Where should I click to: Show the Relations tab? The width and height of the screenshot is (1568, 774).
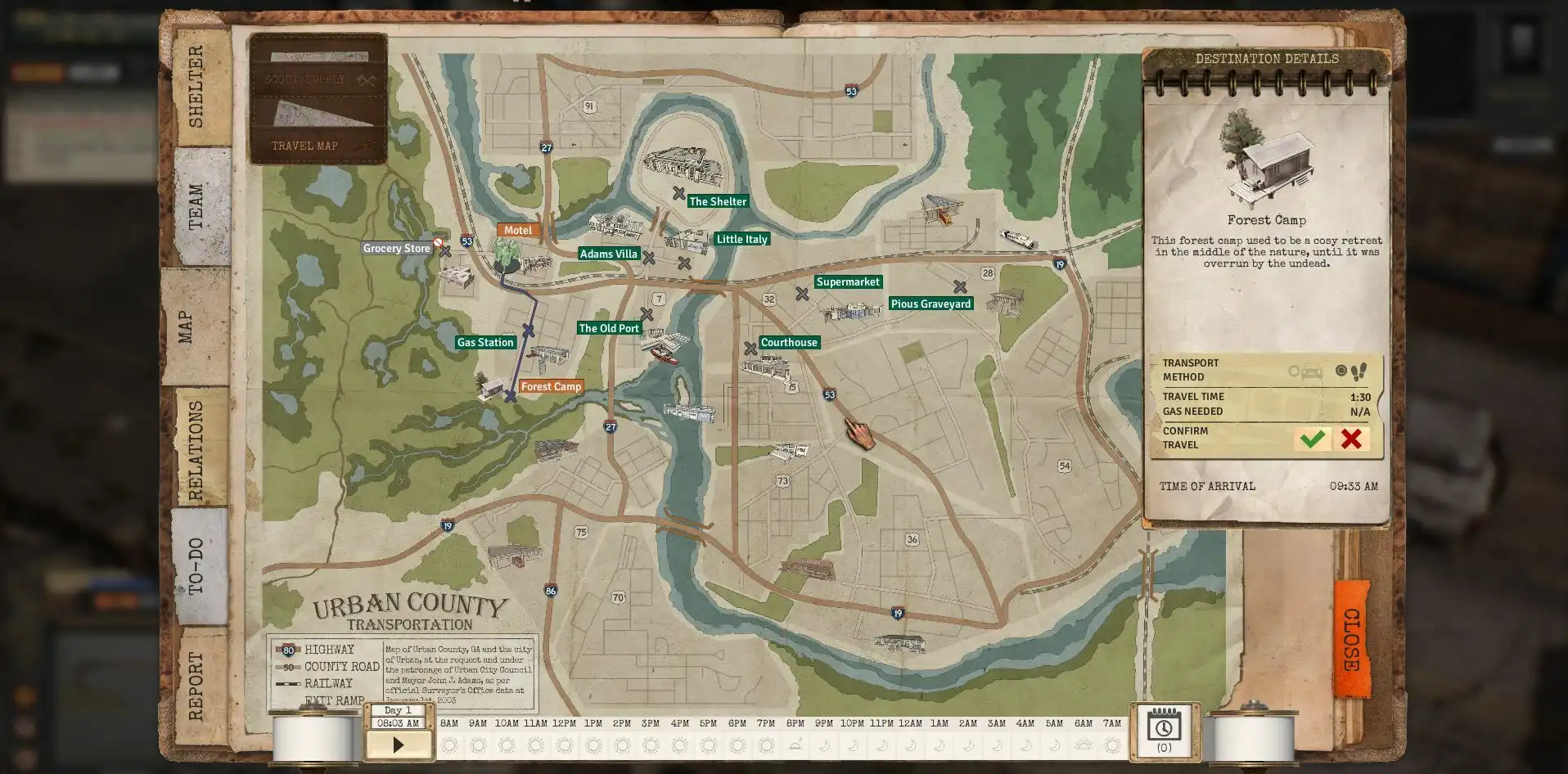click(196, 448)
